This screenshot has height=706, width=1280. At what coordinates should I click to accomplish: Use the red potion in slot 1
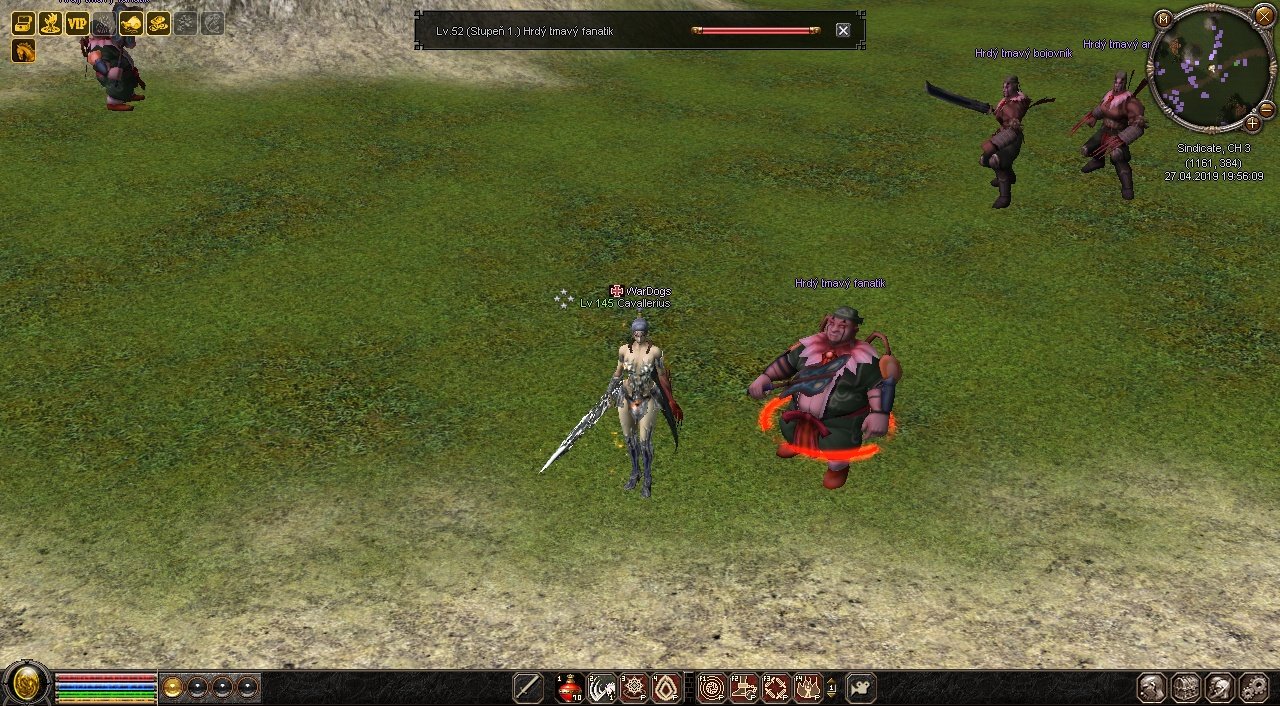[x=570, y=688]
